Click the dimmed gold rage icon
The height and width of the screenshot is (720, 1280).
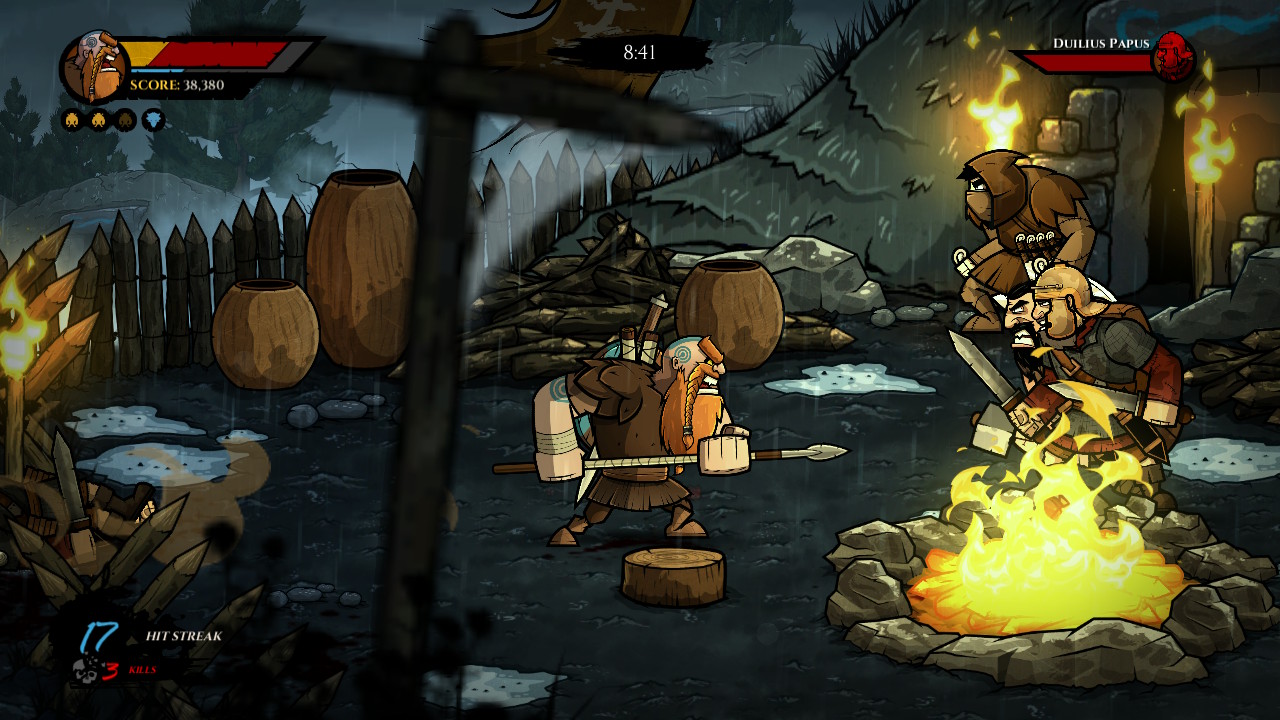coord(126,121)
